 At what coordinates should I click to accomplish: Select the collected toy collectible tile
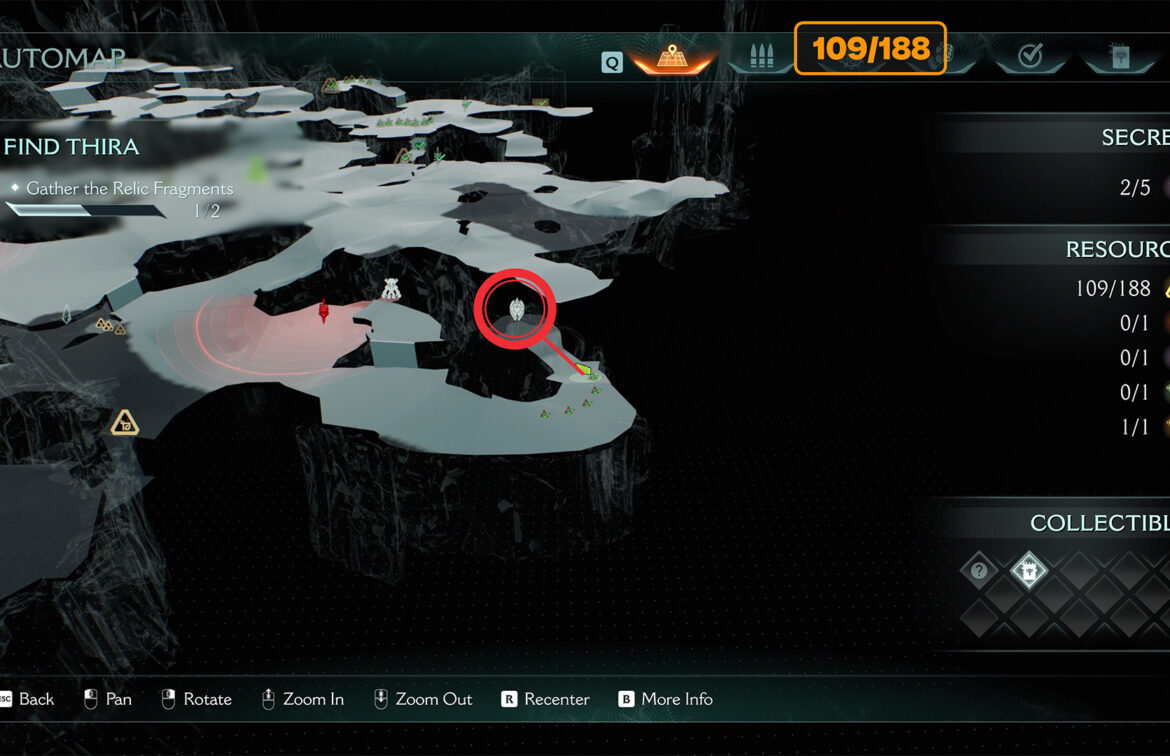(1028, 571)
